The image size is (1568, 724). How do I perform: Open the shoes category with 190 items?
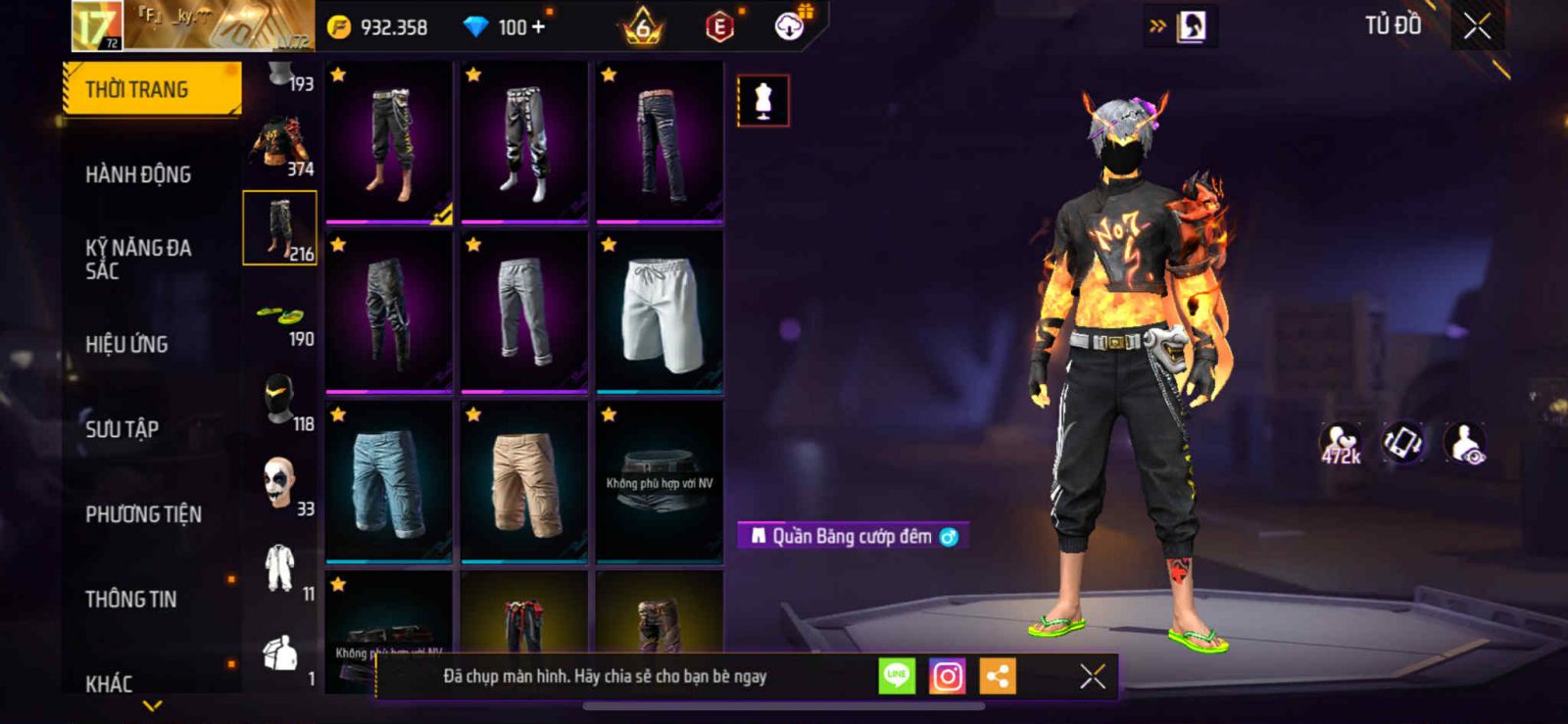click(280, 317)
